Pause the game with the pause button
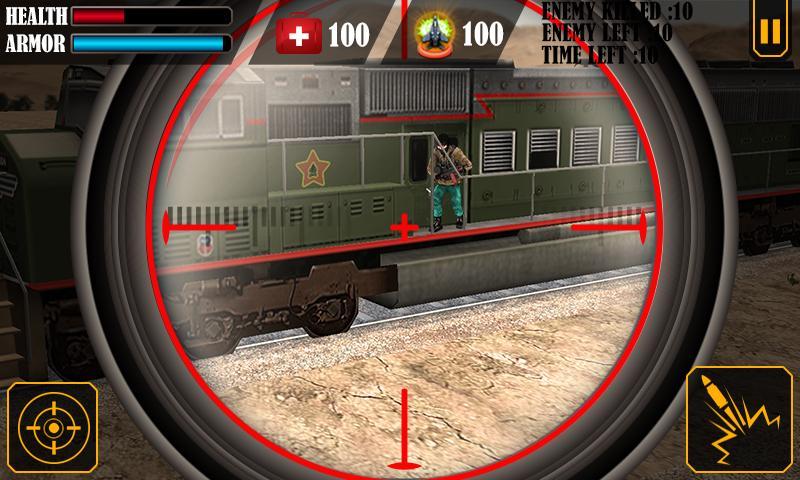 [768, 31]
